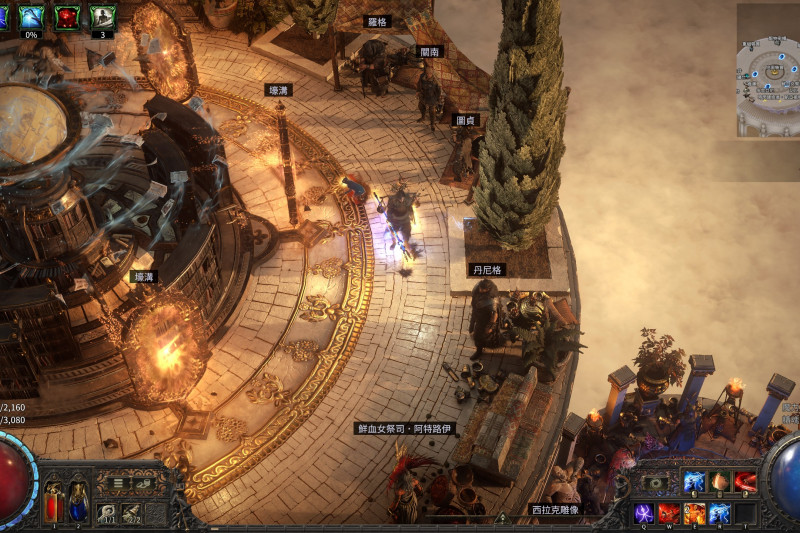Click the blue lightning buff showing 0%
800x533 pixels.
coord(31,17)
